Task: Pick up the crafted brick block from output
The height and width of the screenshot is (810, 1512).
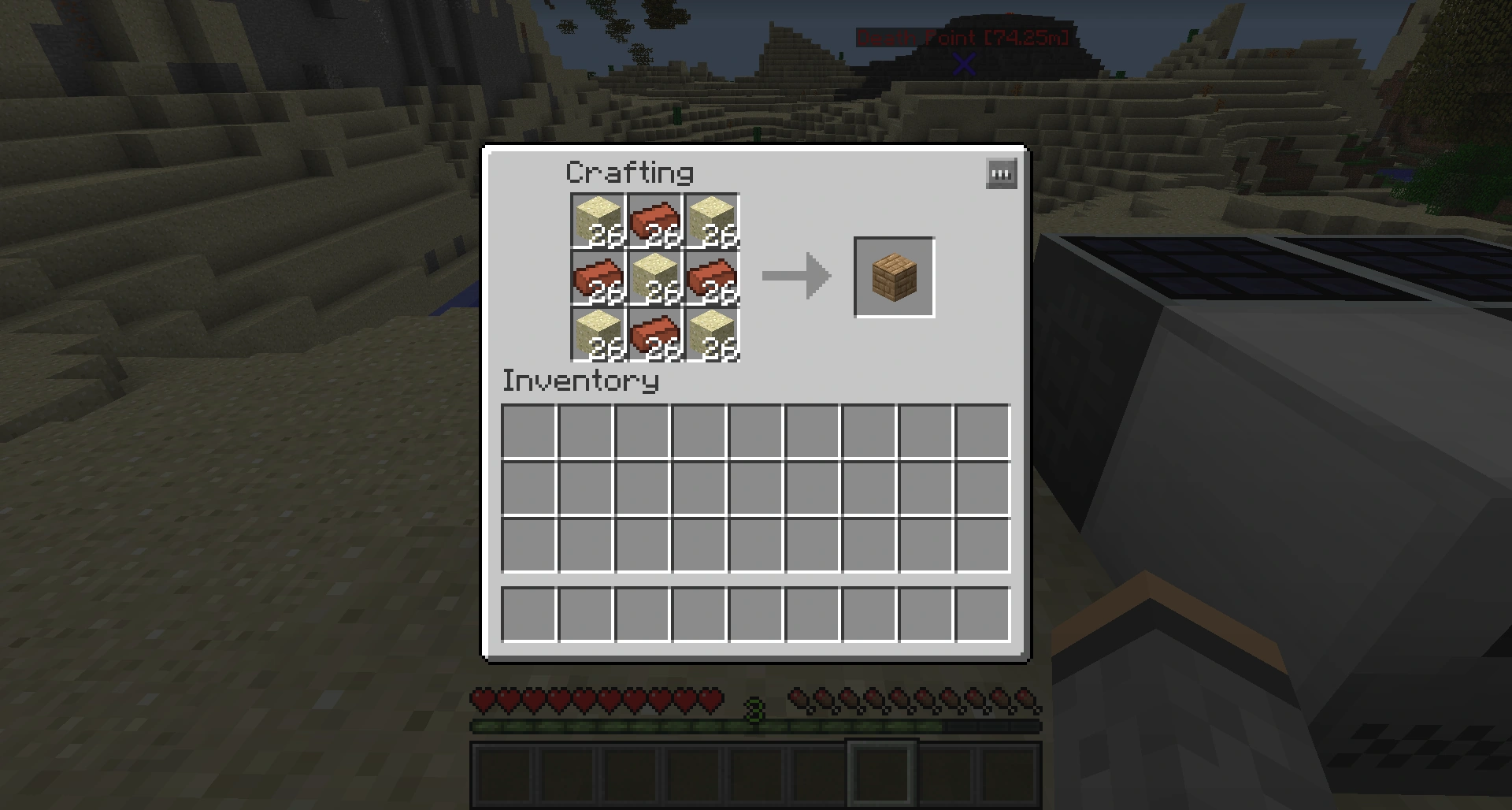Action: click(894, 276)
